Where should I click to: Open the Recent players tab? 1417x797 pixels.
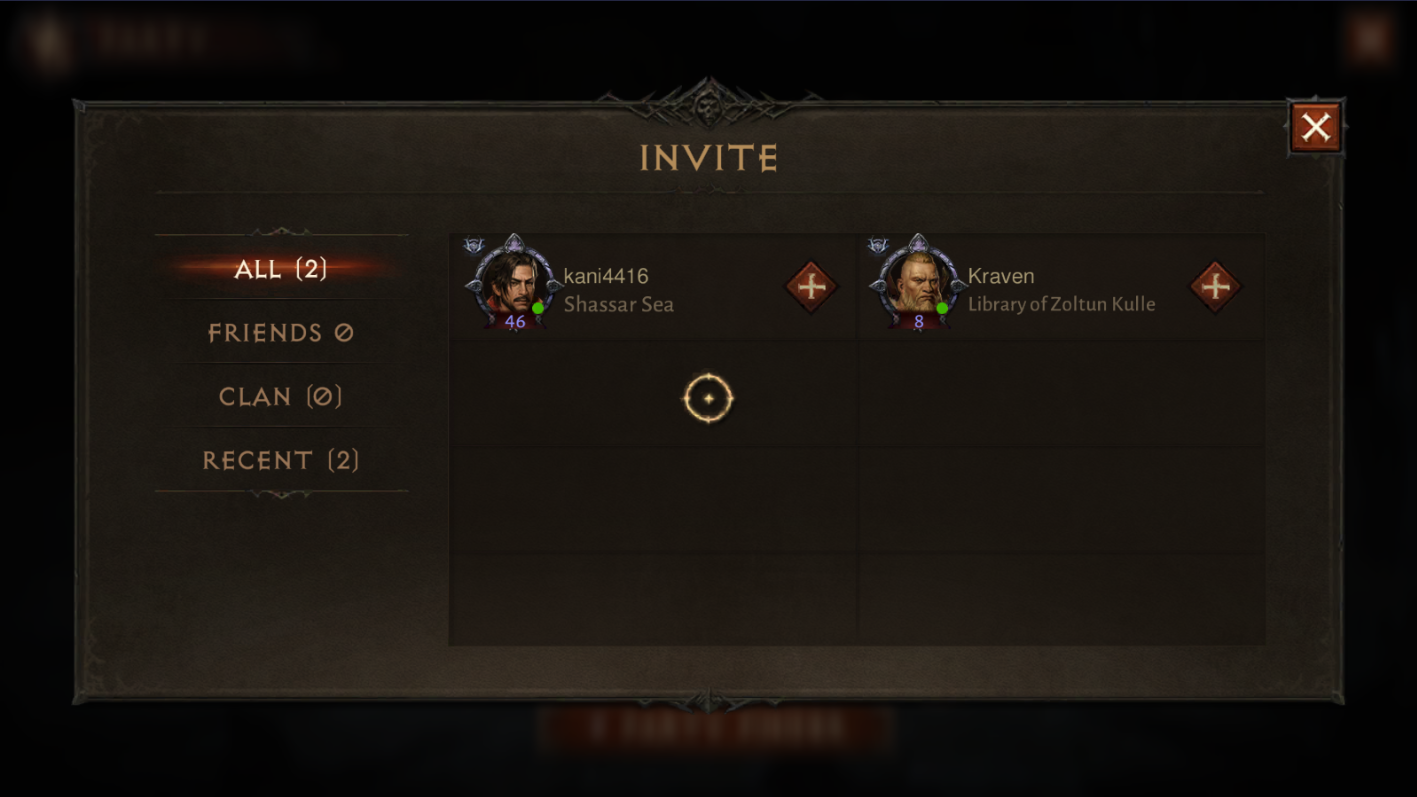(281, 460)
